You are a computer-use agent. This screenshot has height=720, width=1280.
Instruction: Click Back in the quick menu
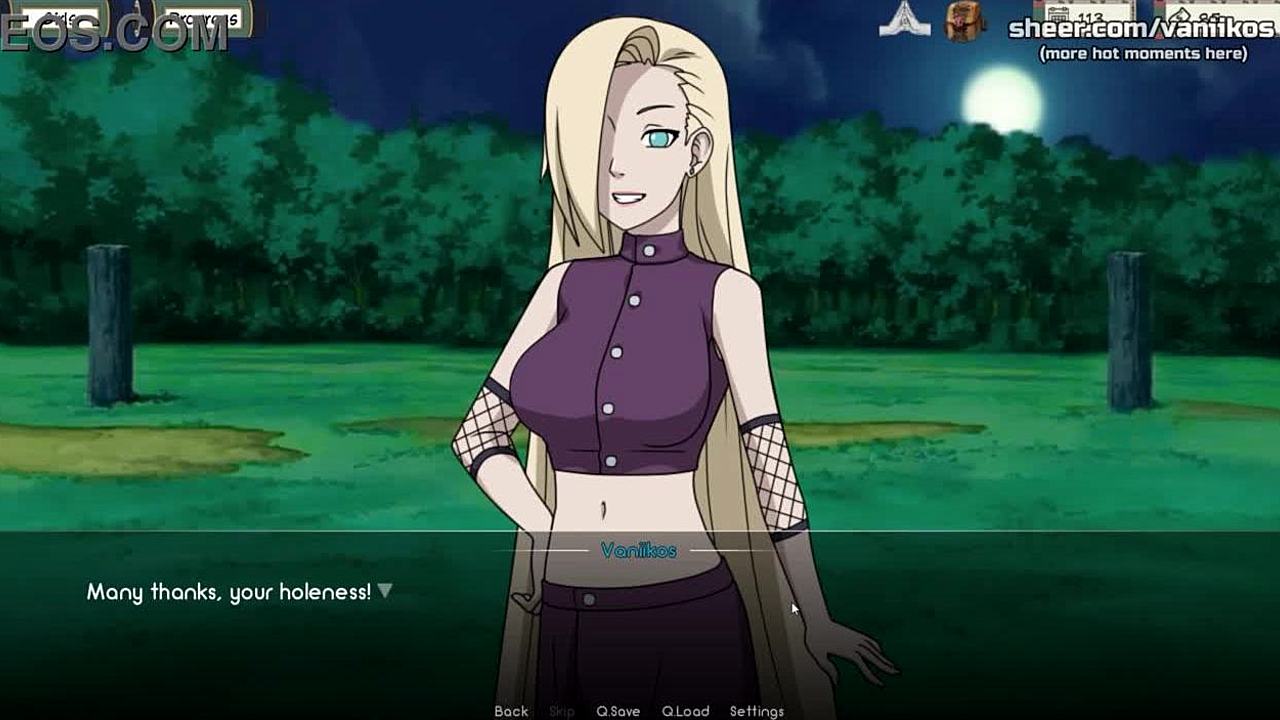click(511, 711)
